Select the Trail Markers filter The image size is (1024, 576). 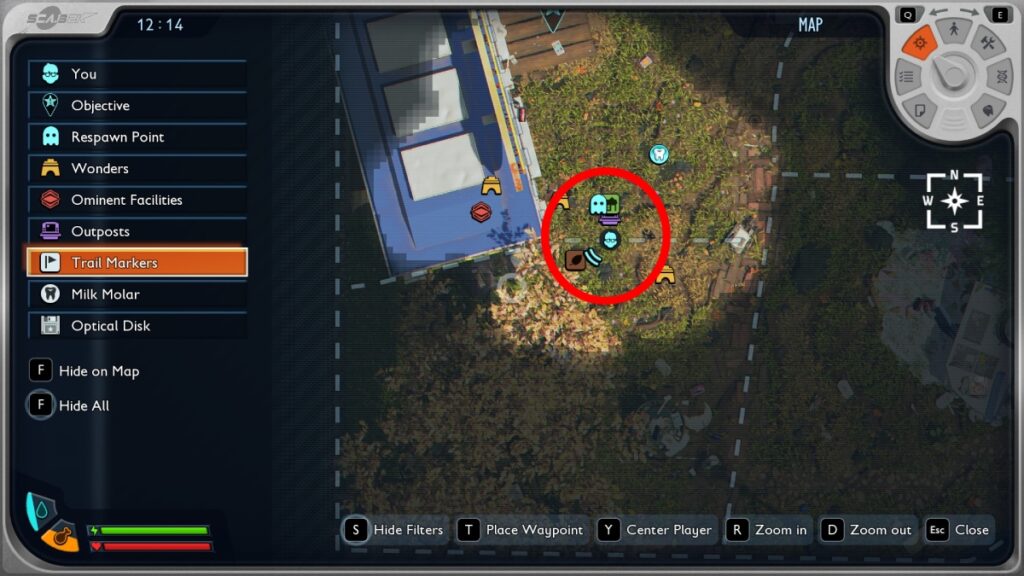click(x=137, y=263)
